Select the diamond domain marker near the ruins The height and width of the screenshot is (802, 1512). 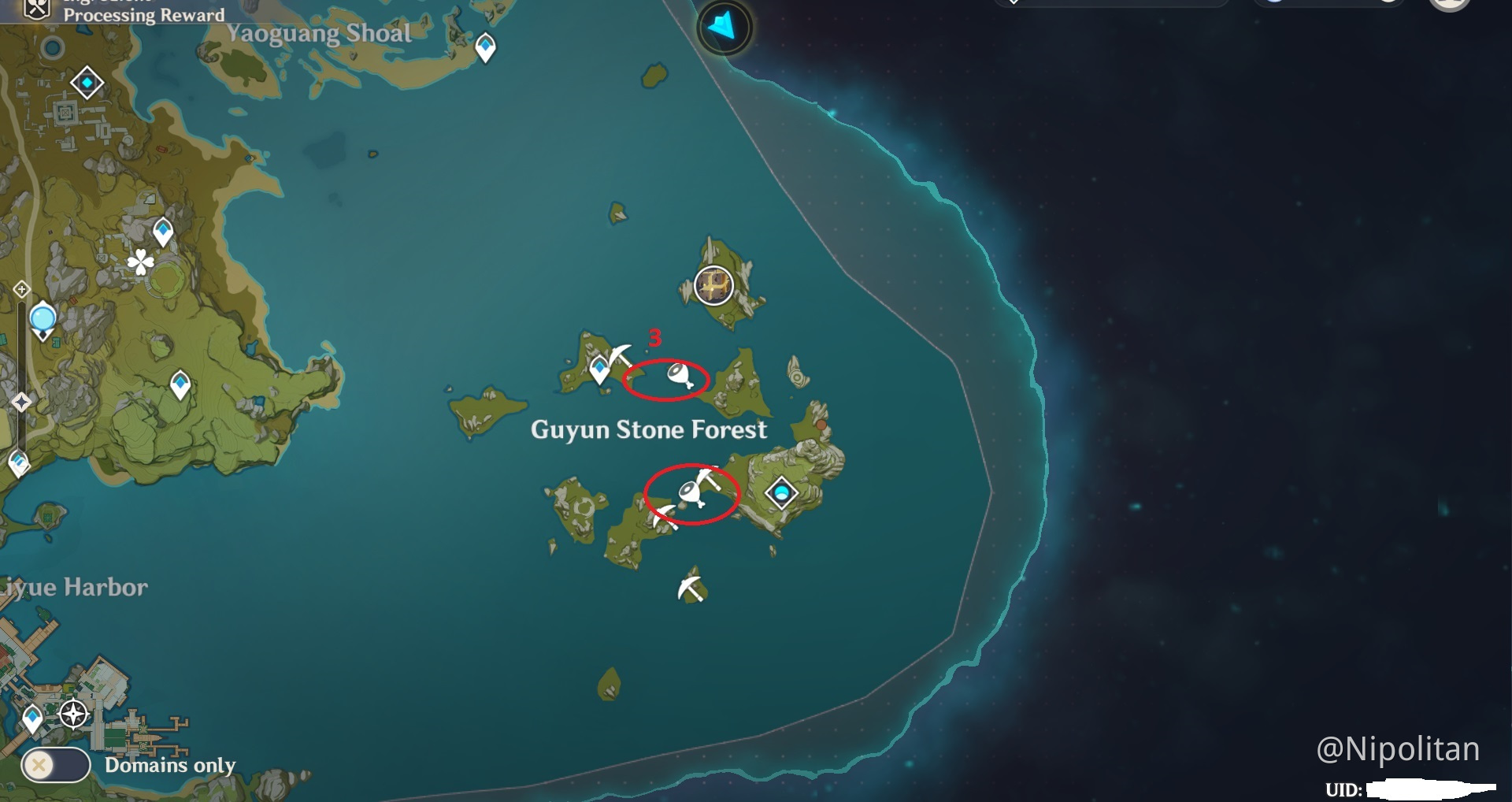pyautogui.click(x=87, y=83)
